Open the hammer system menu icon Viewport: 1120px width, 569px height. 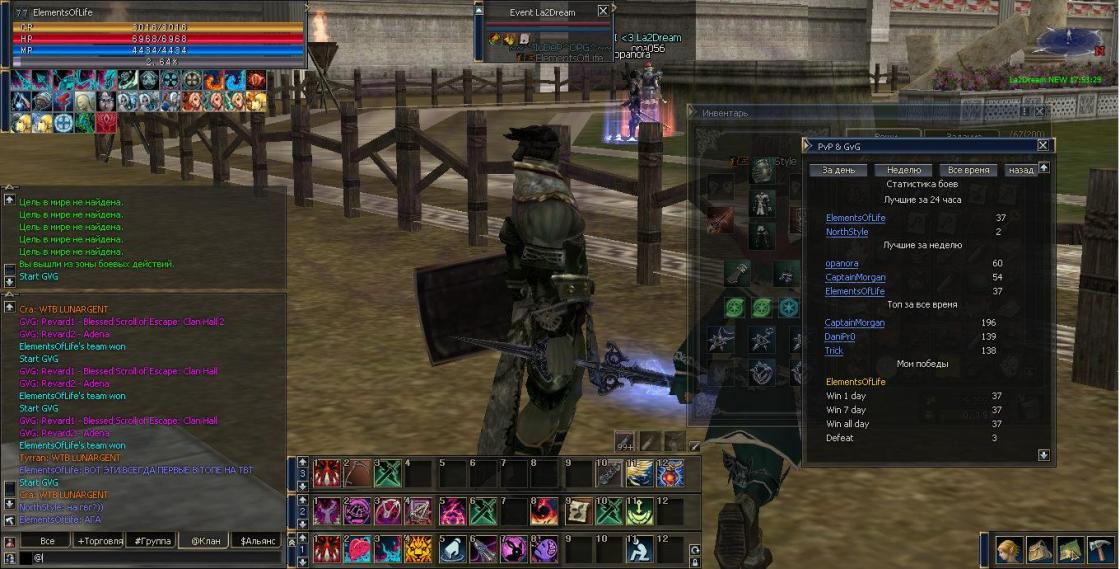[1100, 550]
